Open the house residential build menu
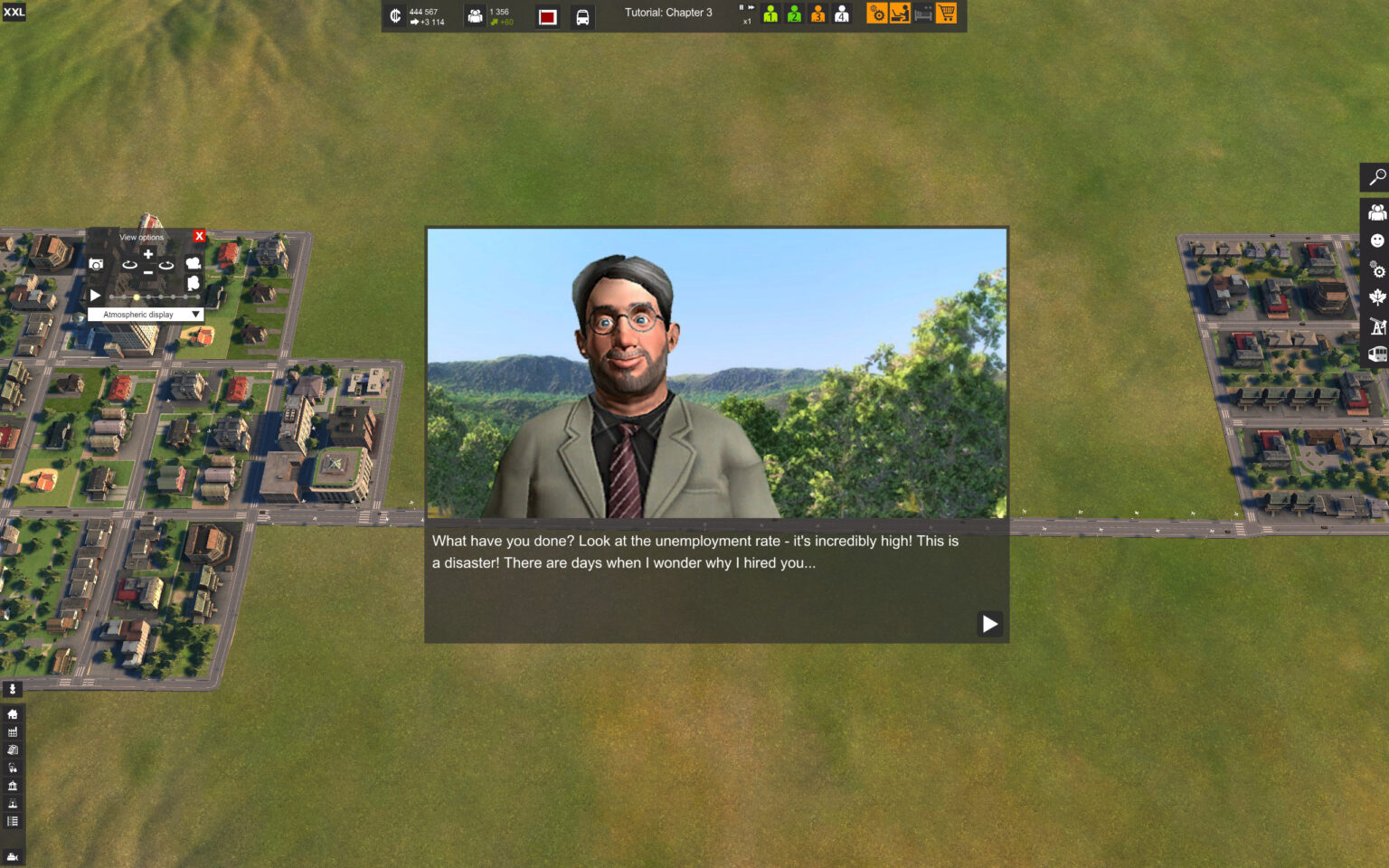 tap(13, 714)
